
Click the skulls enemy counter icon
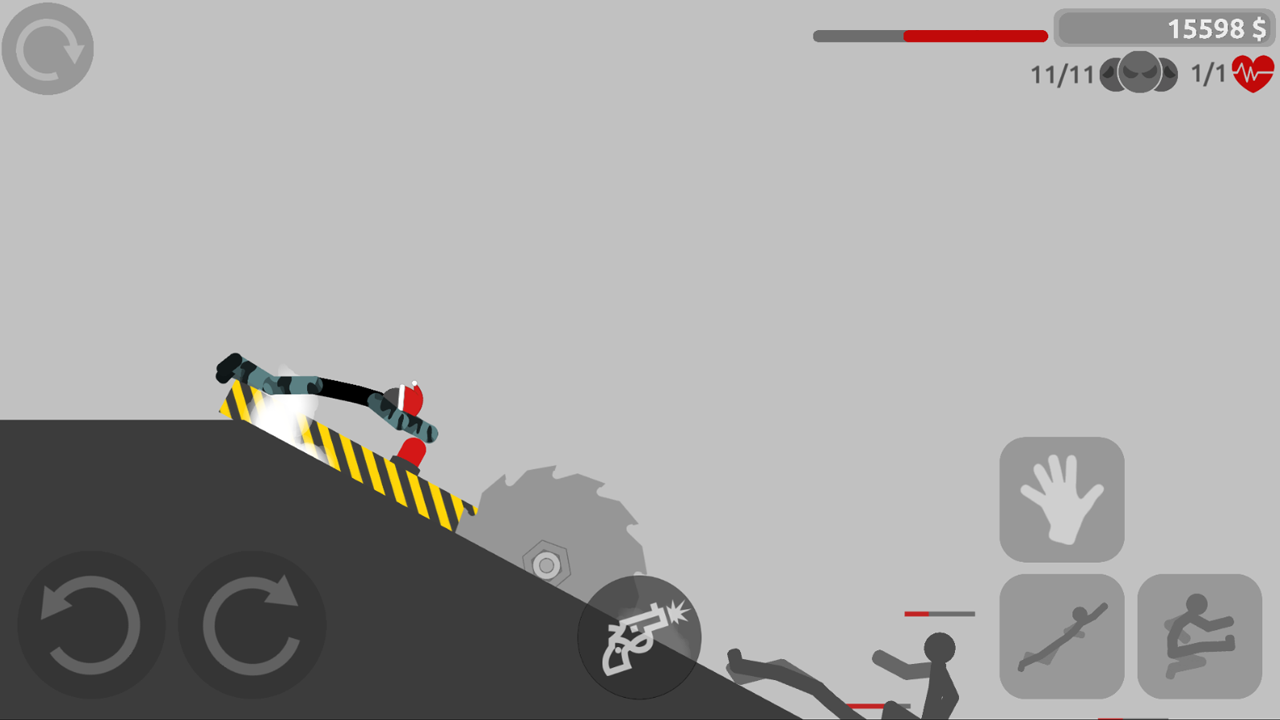point(1139,71)
